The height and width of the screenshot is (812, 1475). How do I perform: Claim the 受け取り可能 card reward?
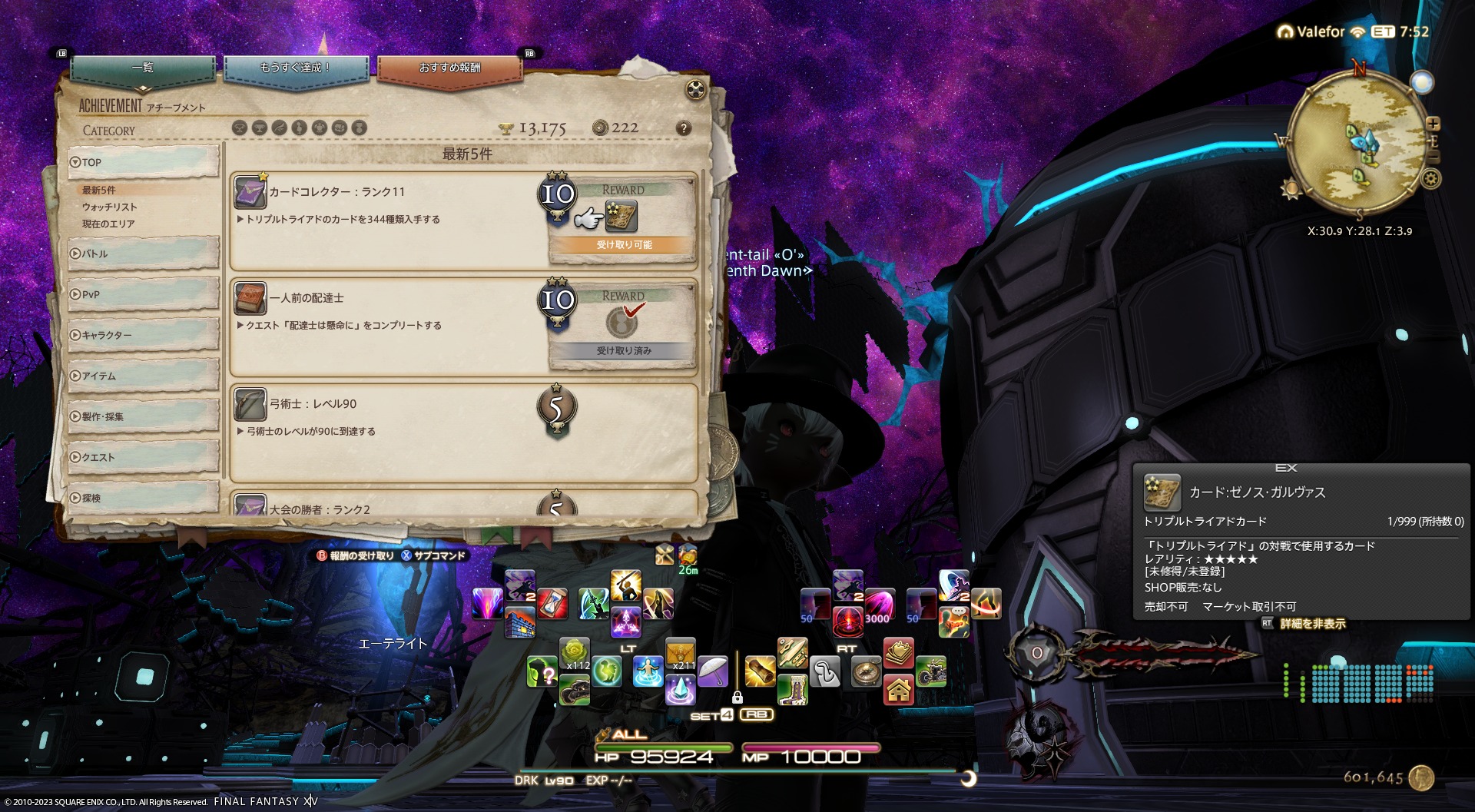621,218
